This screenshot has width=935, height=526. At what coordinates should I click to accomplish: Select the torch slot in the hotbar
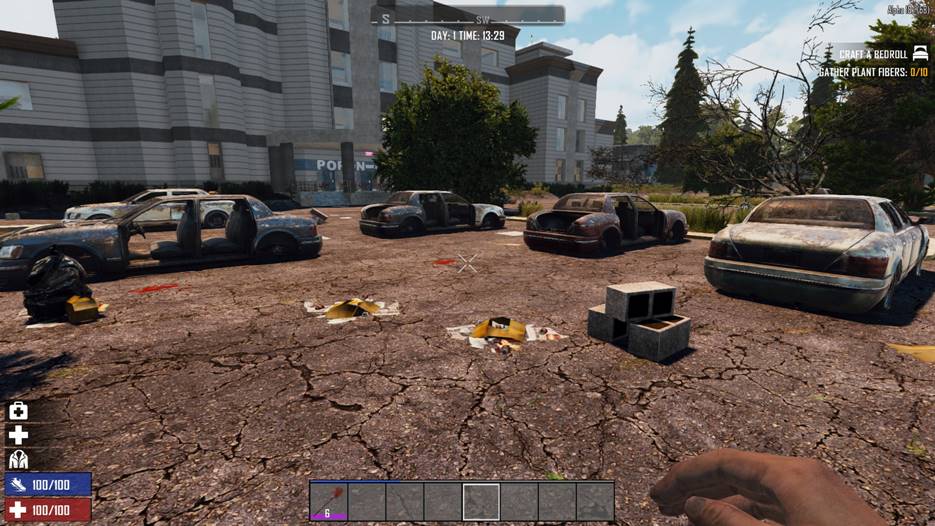tap(328, 501)
